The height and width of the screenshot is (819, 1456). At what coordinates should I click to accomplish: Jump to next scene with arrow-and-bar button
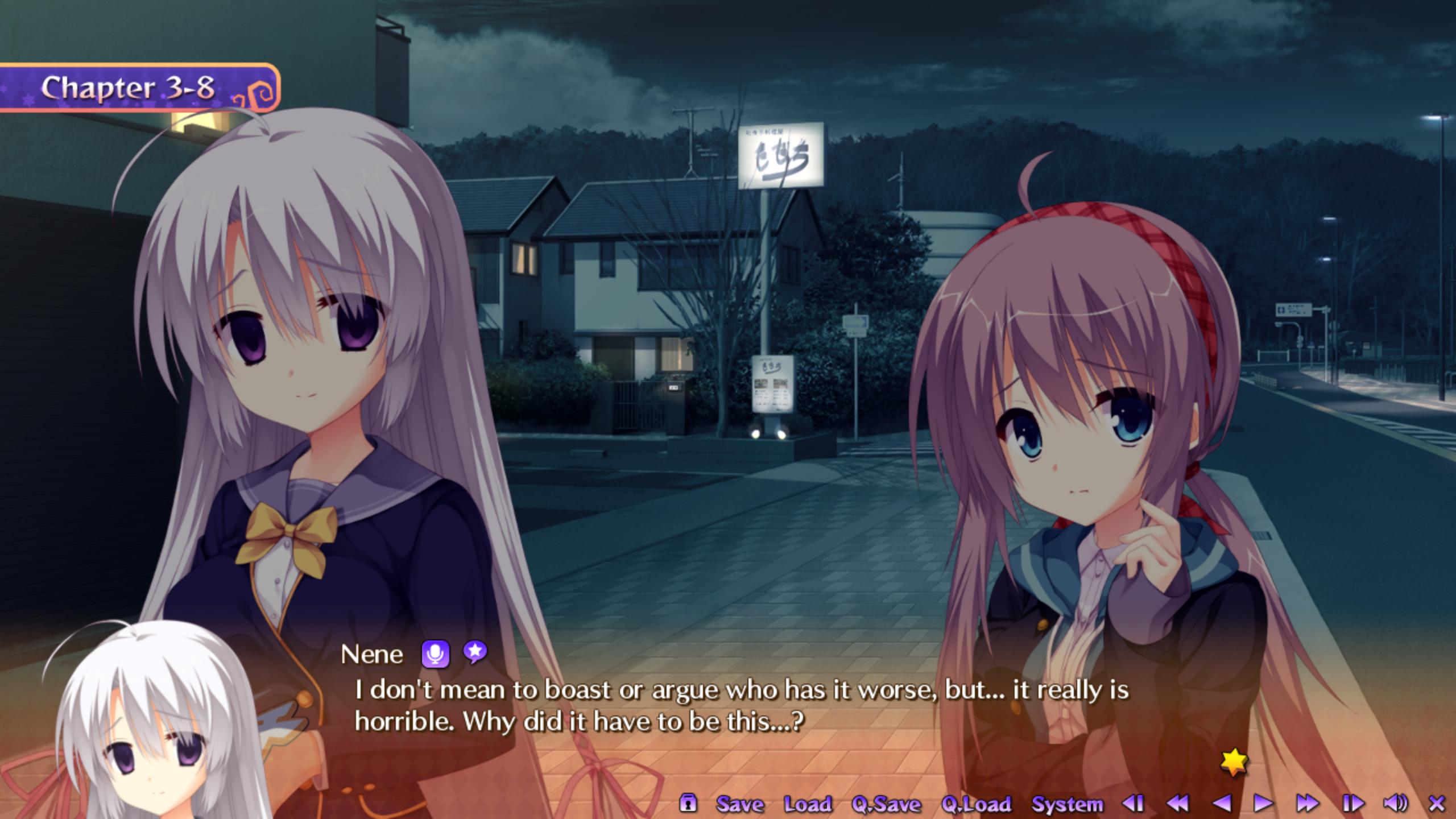1352,803
